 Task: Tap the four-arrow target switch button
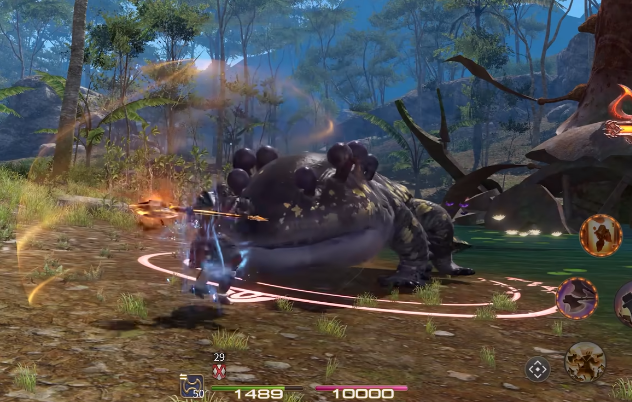pyautogui.click(x=538, y=369)
